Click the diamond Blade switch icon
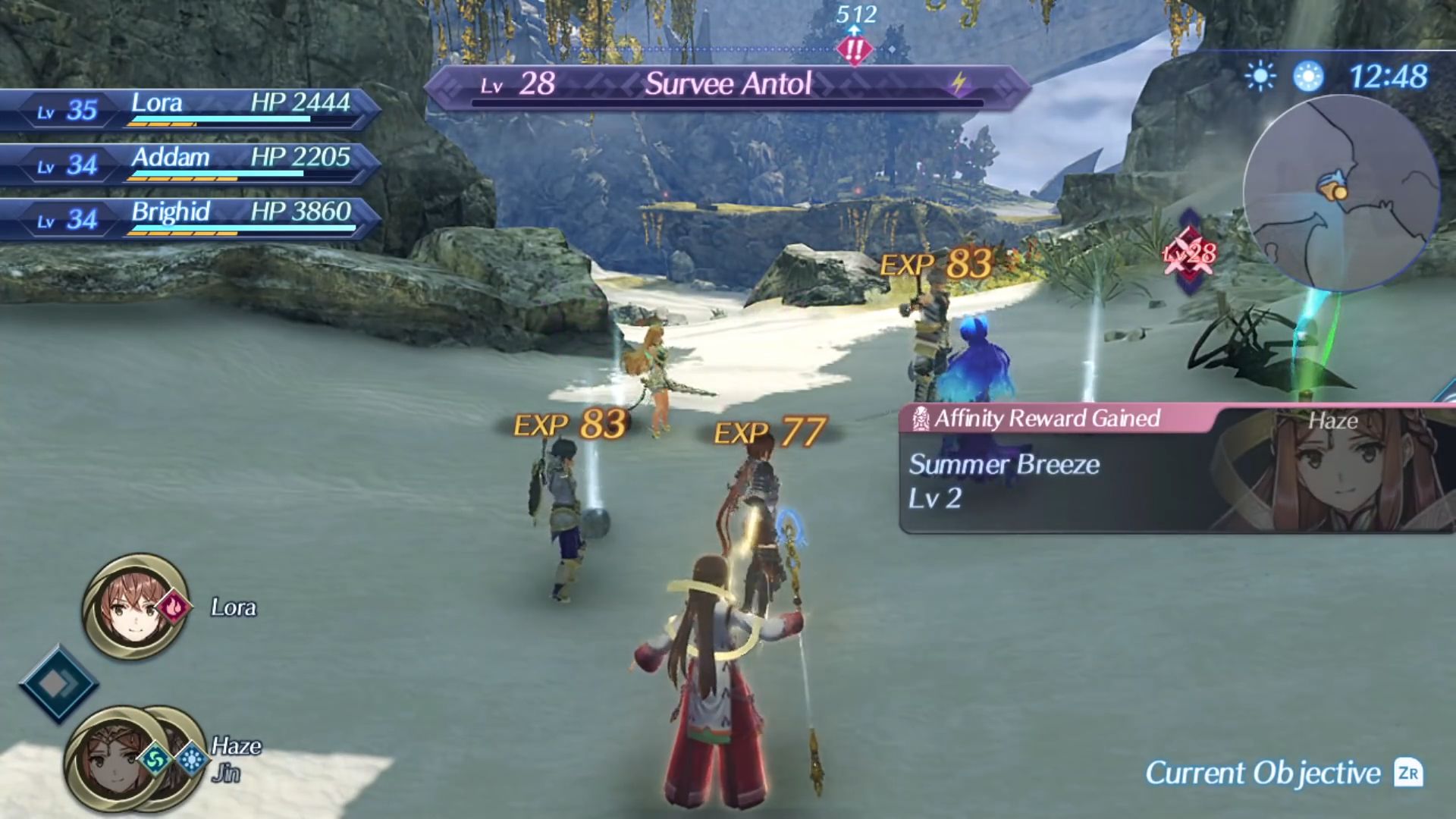 click(58, 684)
